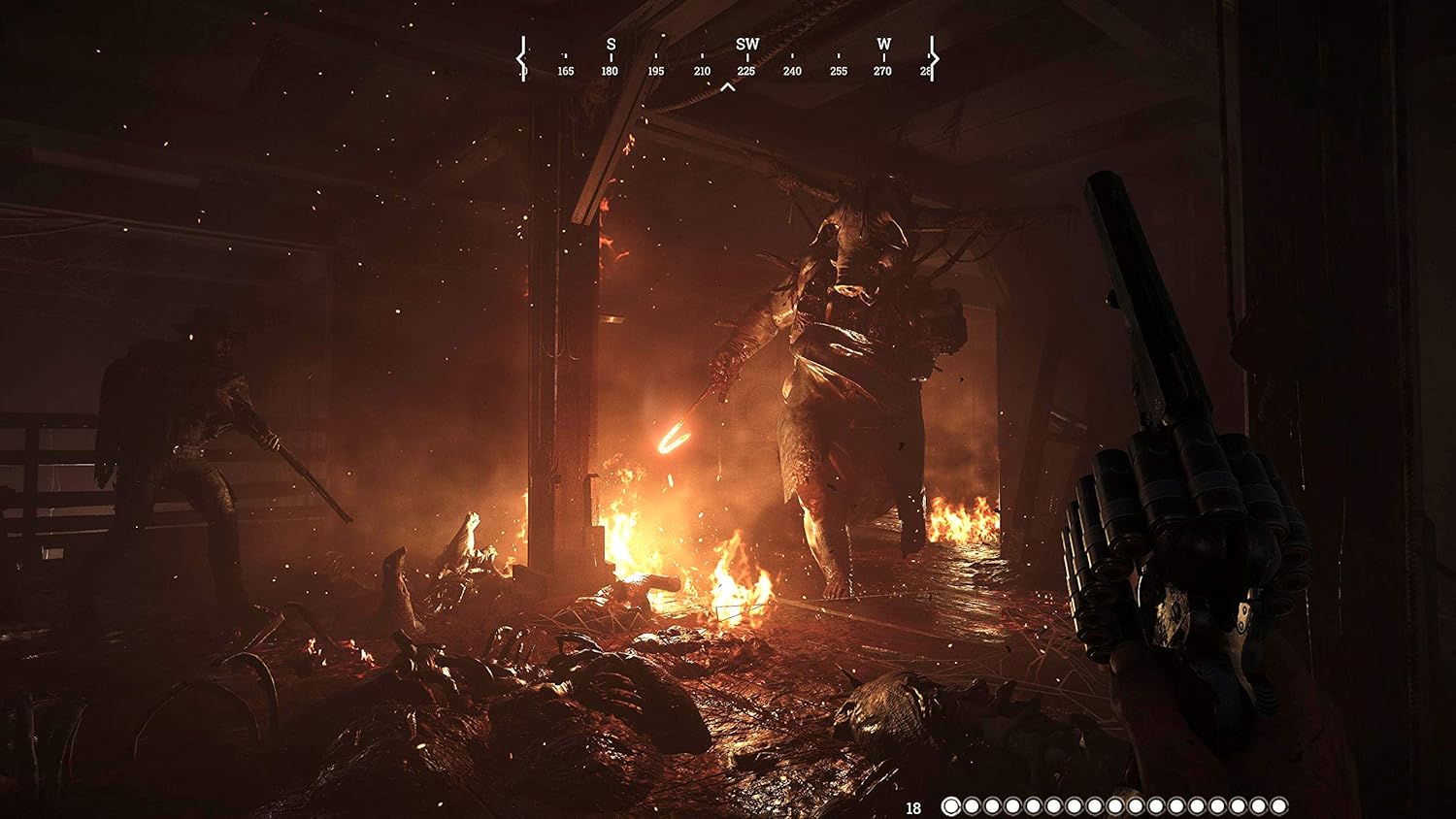Select the "225" bearing on the compass tab
The width and height of the screenshot is (1456, 819).
click(x=747, y=70)
